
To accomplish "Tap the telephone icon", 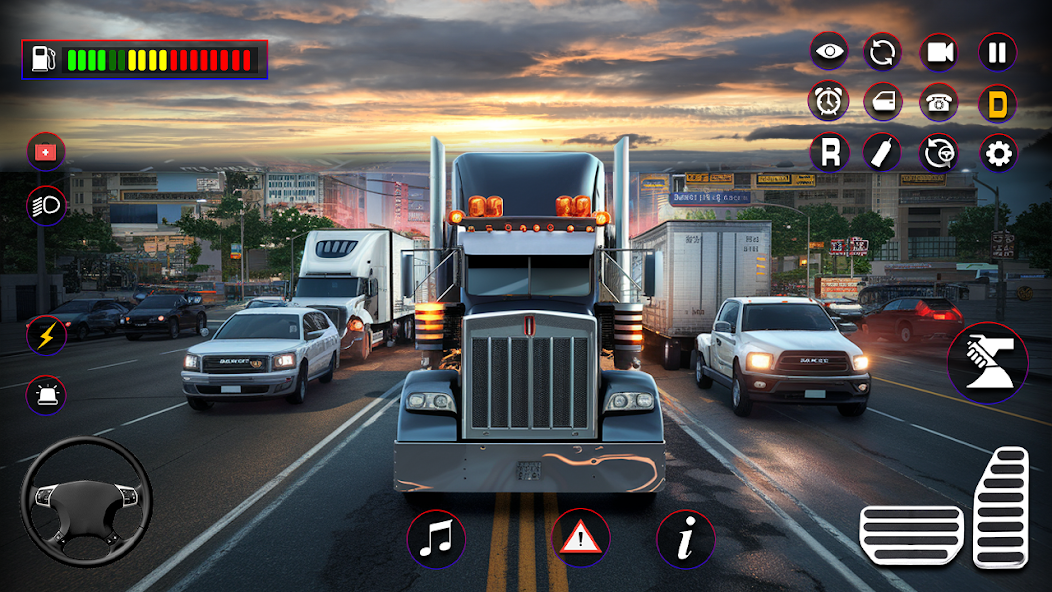I will tap(939, 102).
